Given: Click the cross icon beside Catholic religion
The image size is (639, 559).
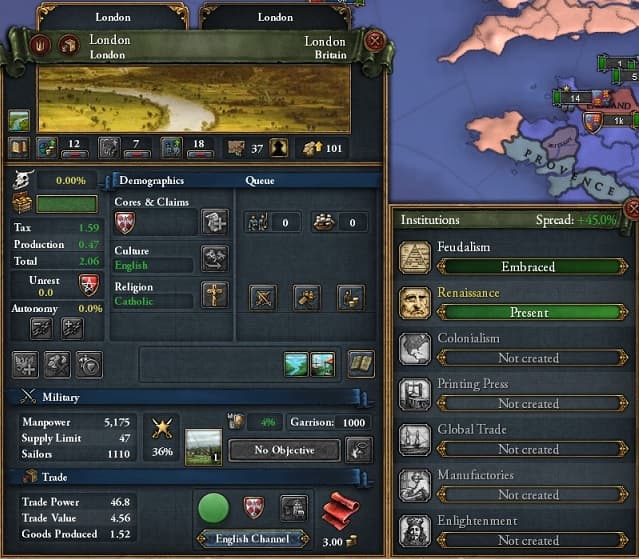Looking at the screenshot, I should pos(214,294).
